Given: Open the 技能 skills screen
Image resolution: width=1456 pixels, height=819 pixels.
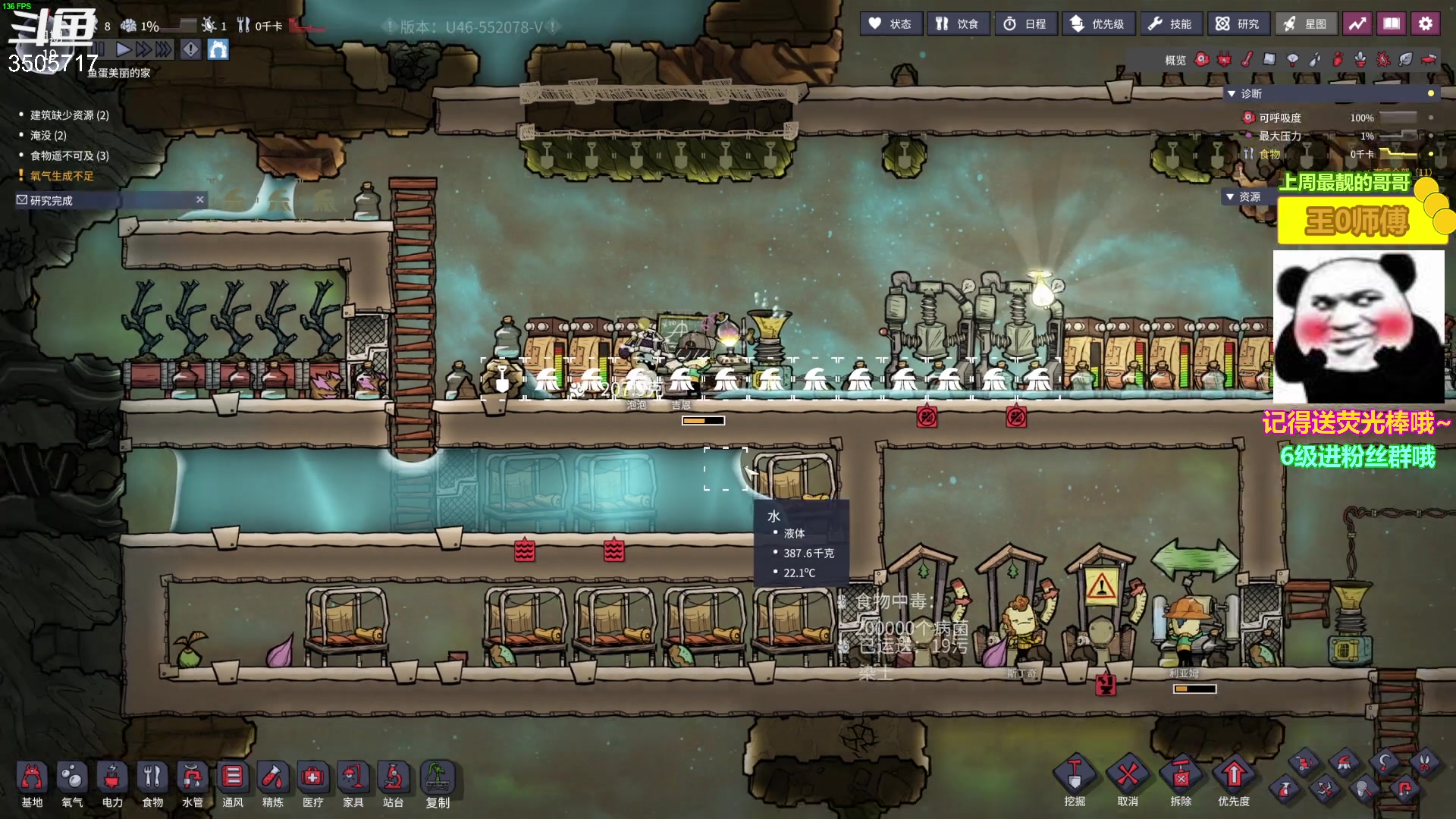Looking at the screenshot, I should click(x=1170, y=24).
